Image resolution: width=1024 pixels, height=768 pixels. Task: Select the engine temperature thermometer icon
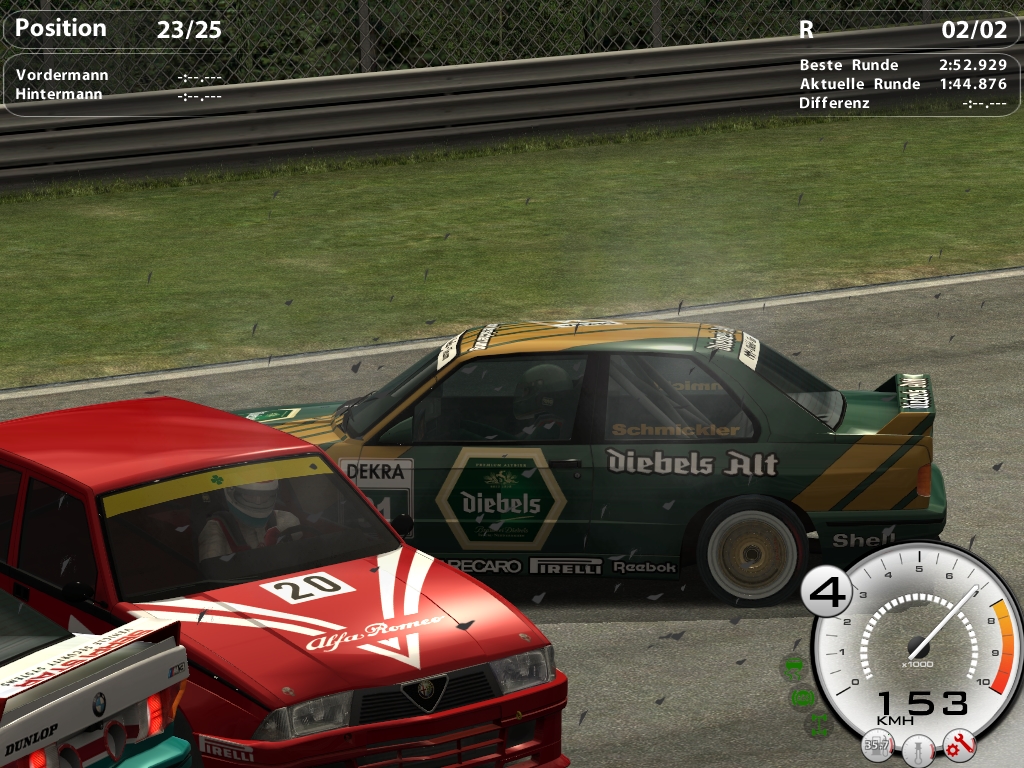point(917,748)
